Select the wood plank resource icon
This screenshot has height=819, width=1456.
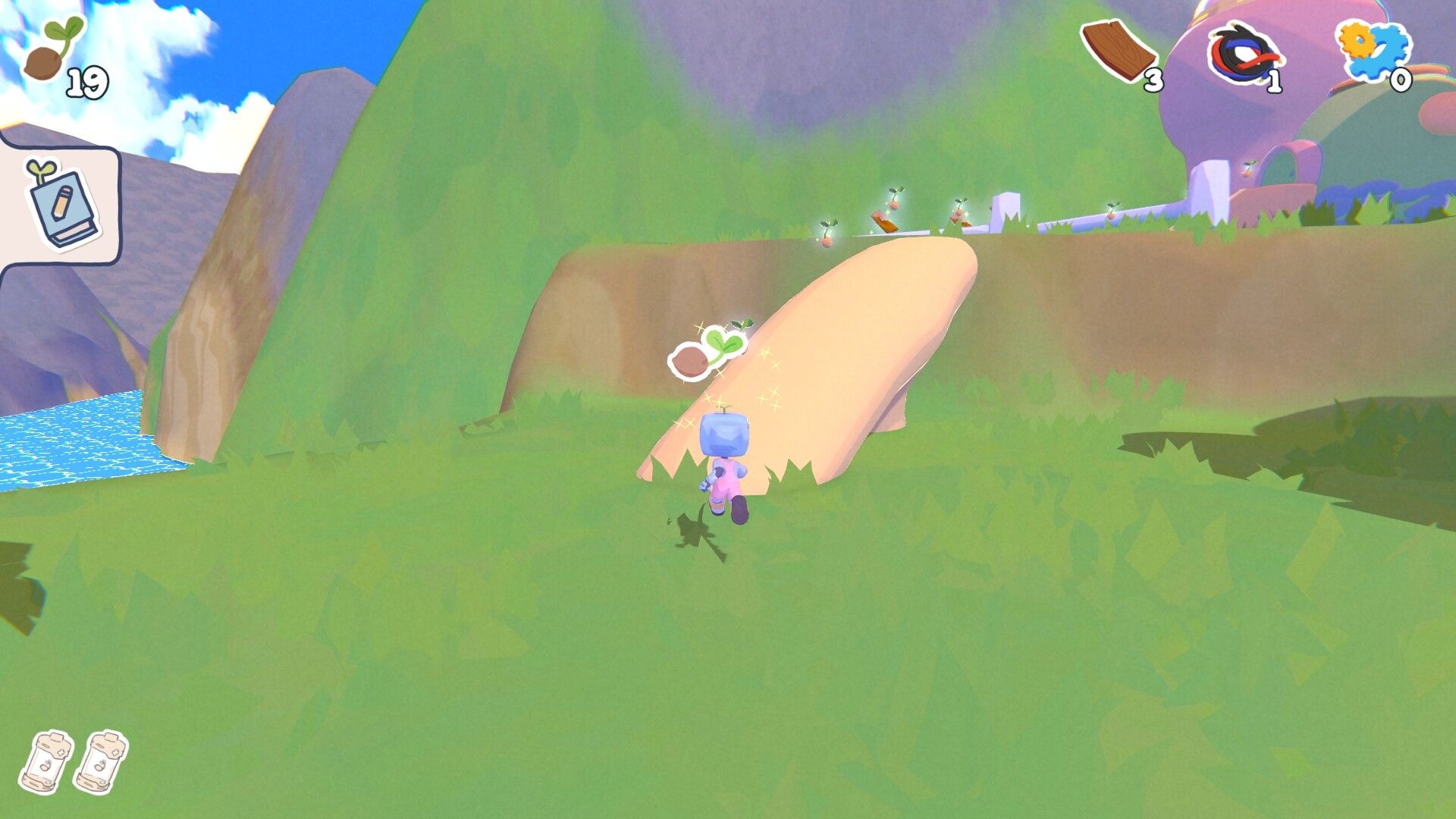tap(1119, 50)
